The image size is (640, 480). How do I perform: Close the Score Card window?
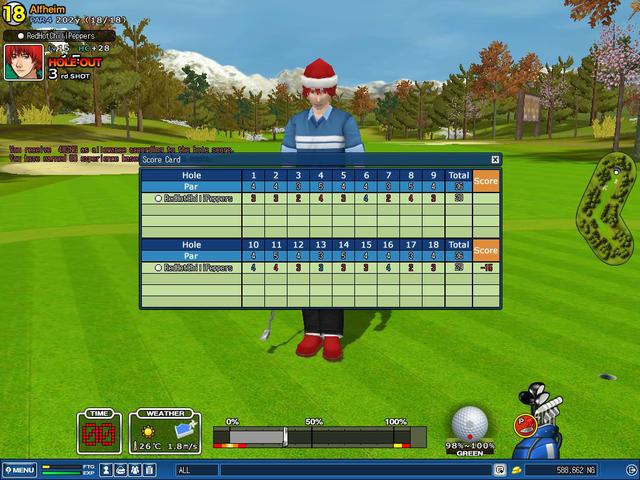click(495, 159)
